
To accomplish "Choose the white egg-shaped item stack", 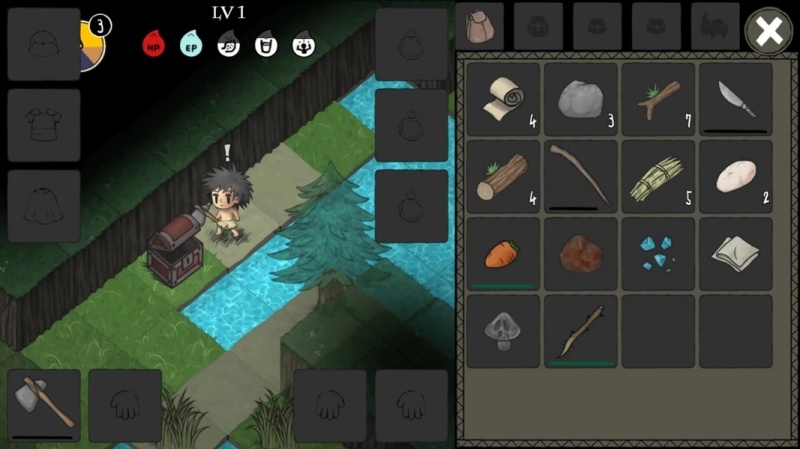I will tap(735, 176).
